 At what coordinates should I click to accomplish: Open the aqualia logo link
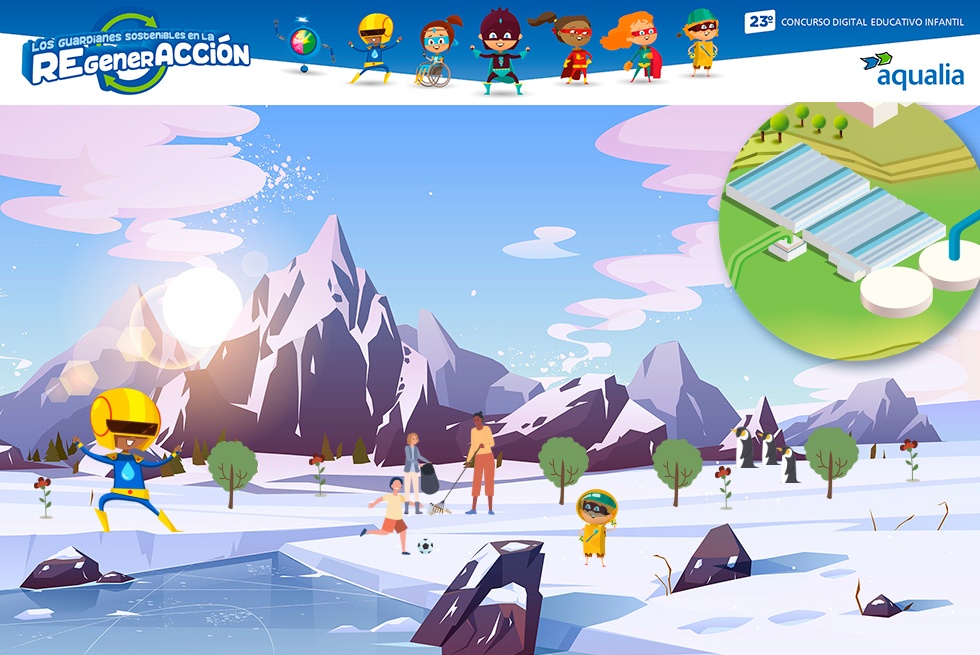(911, 71)
